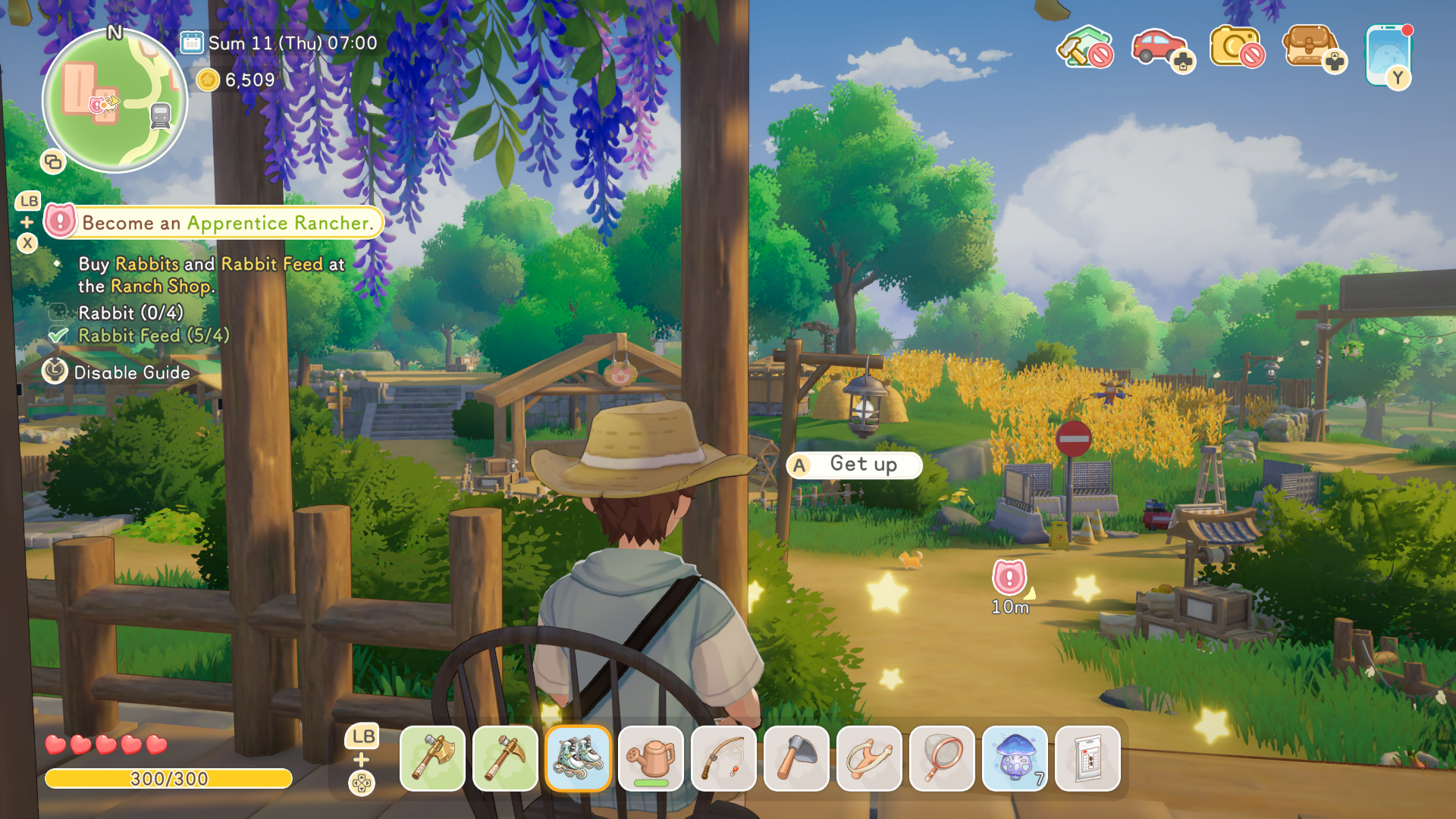Equip the bug catching net
This screenshot has width=1456, height=819.
point(942,758)
